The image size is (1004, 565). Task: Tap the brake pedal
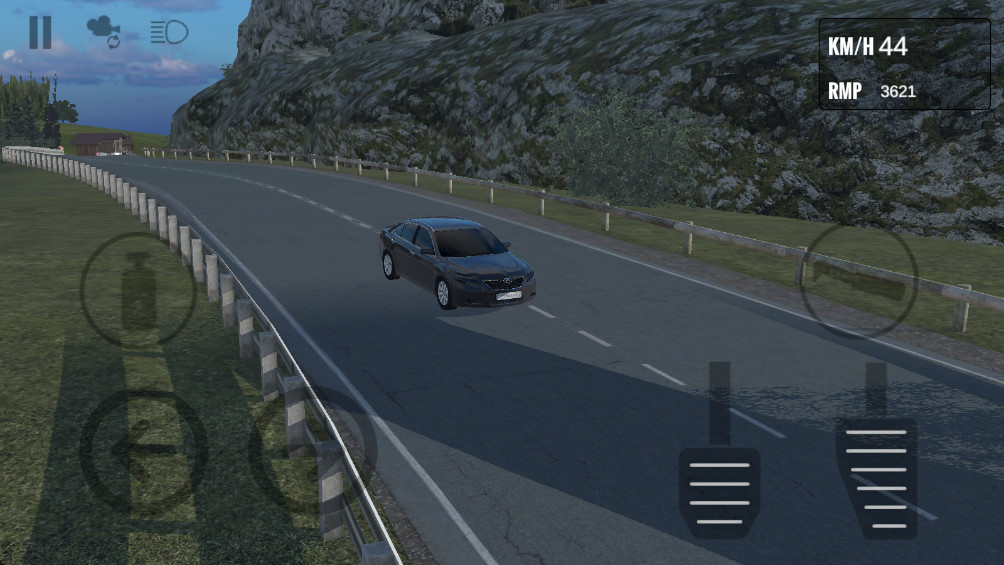pos(719,489)
